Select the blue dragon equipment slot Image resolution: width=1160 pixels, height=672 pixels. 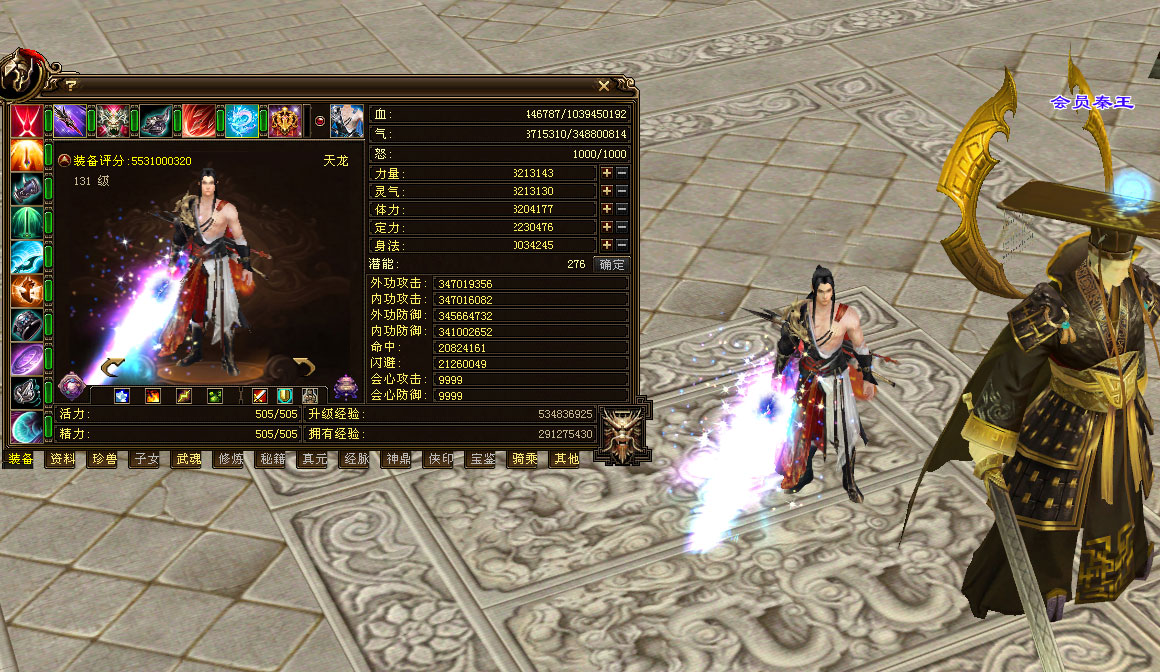242,121
